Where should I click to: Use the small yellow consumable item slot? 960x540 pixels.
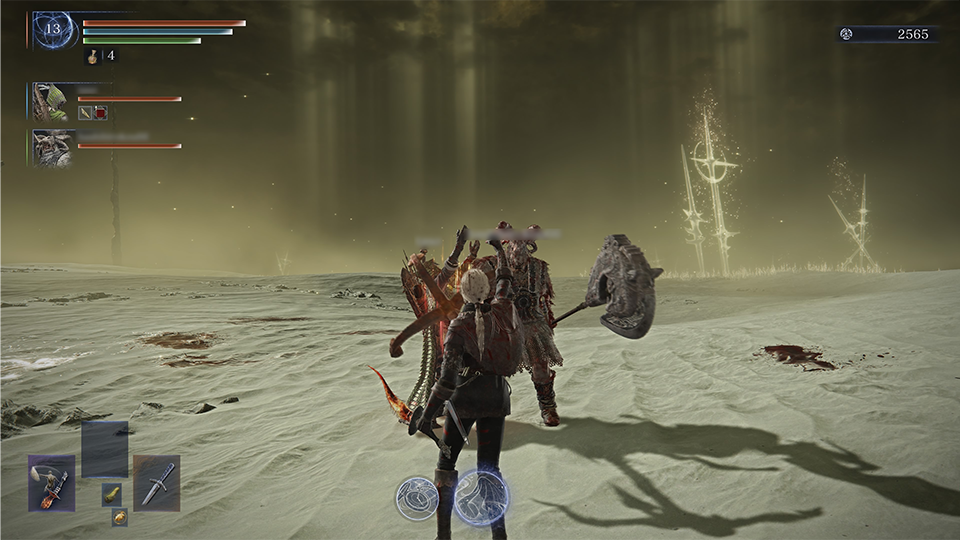tap(113, 494)
